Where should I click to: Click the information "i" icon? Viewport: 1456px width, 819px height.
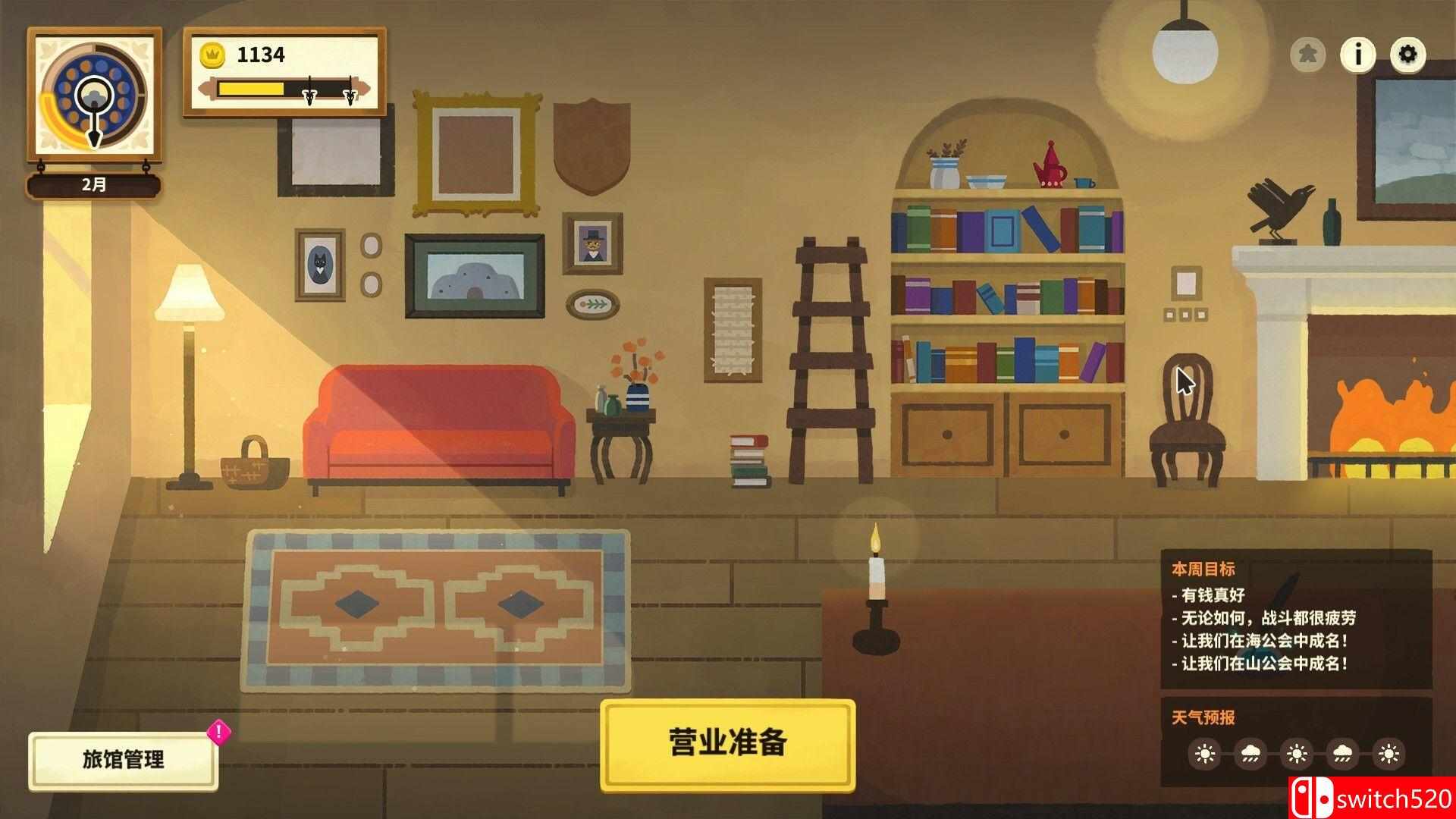click(x=1359, y=54)
